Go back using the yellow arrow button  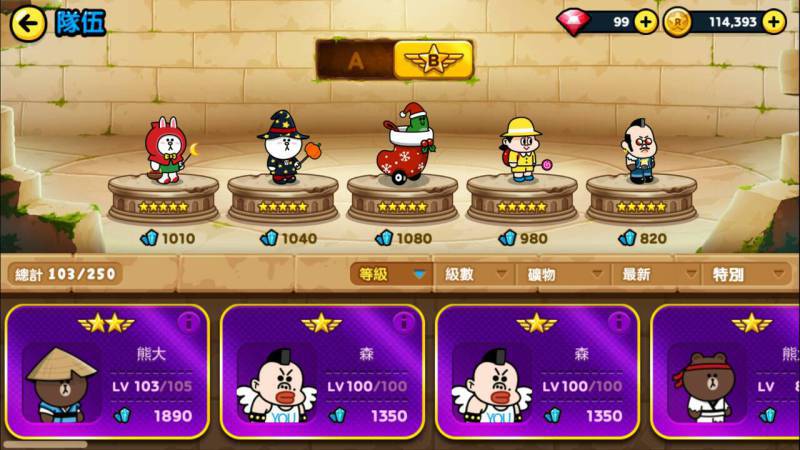(x=28, y=23)
